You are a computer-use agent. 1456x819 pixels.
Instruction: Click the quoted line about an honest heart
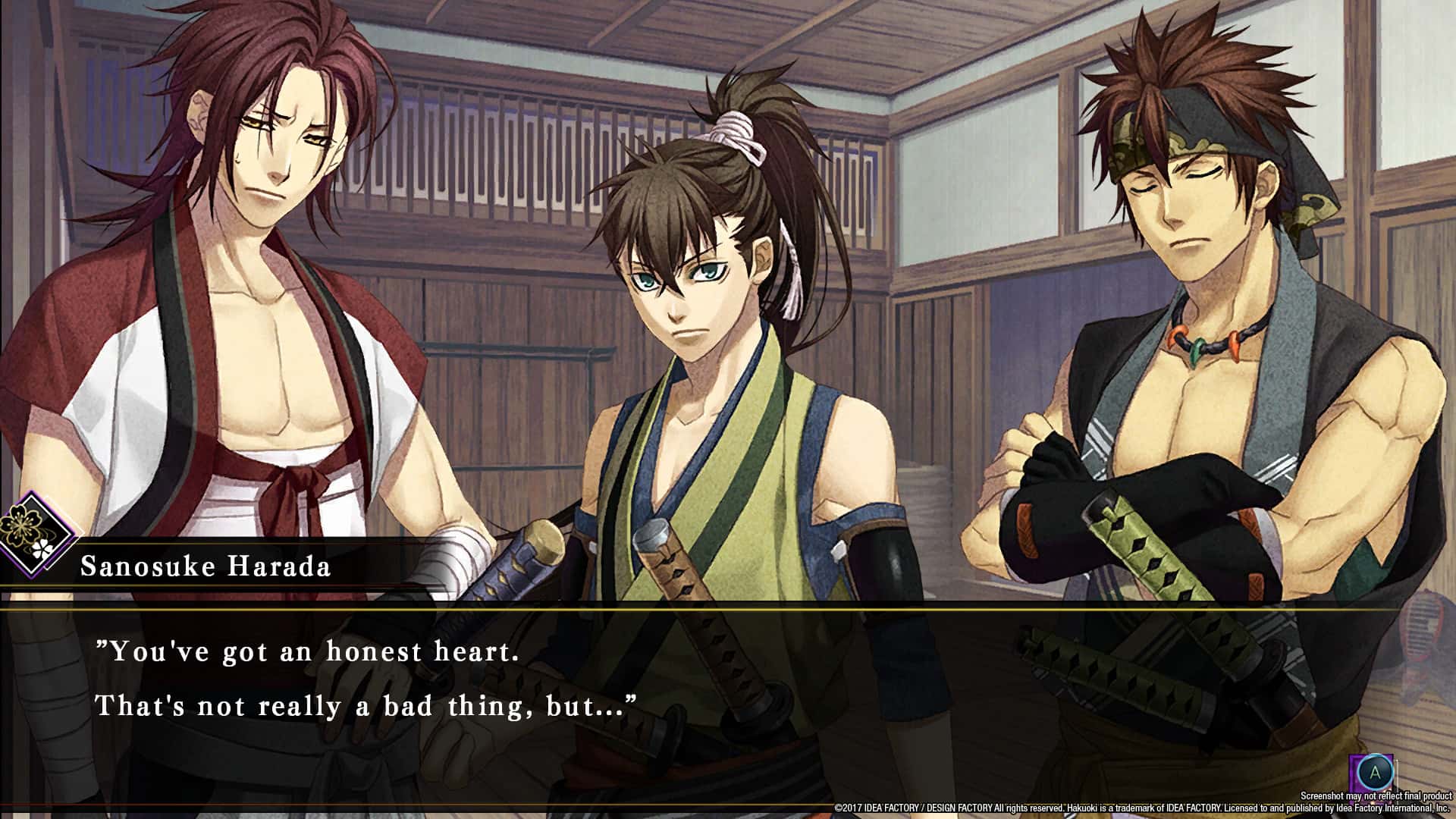tap(307, 652)
